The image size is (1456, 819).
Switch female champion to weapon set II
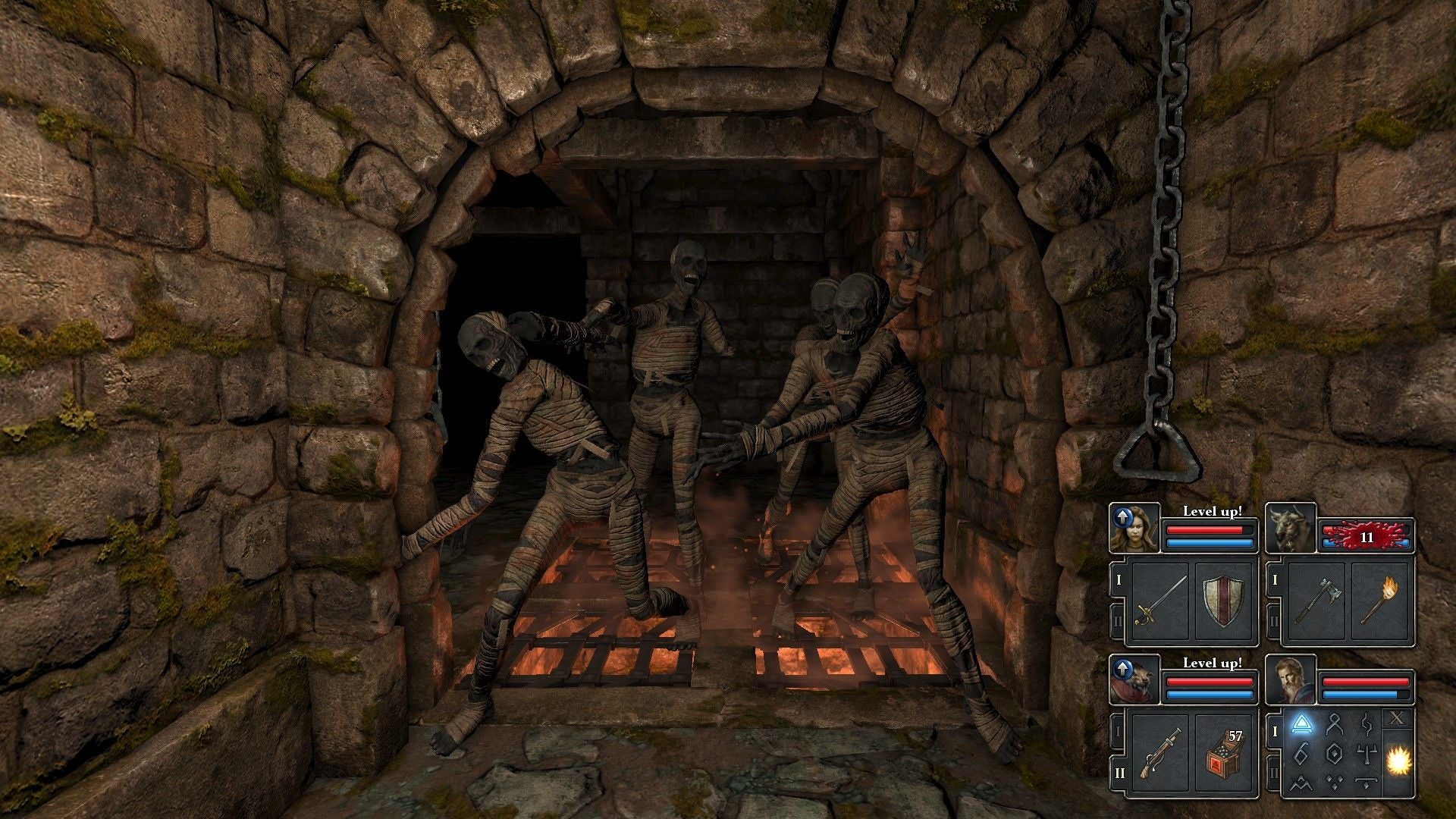coord(1118,622)
